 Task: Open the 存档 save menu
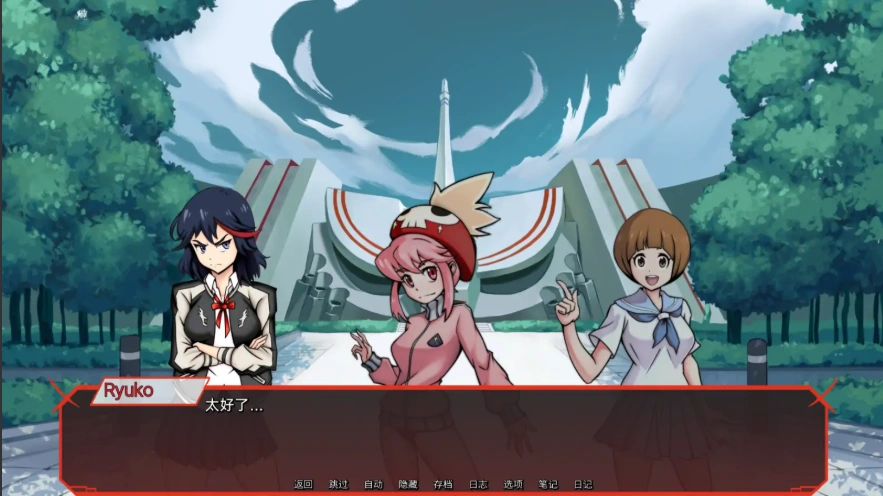tap(442, 484)
